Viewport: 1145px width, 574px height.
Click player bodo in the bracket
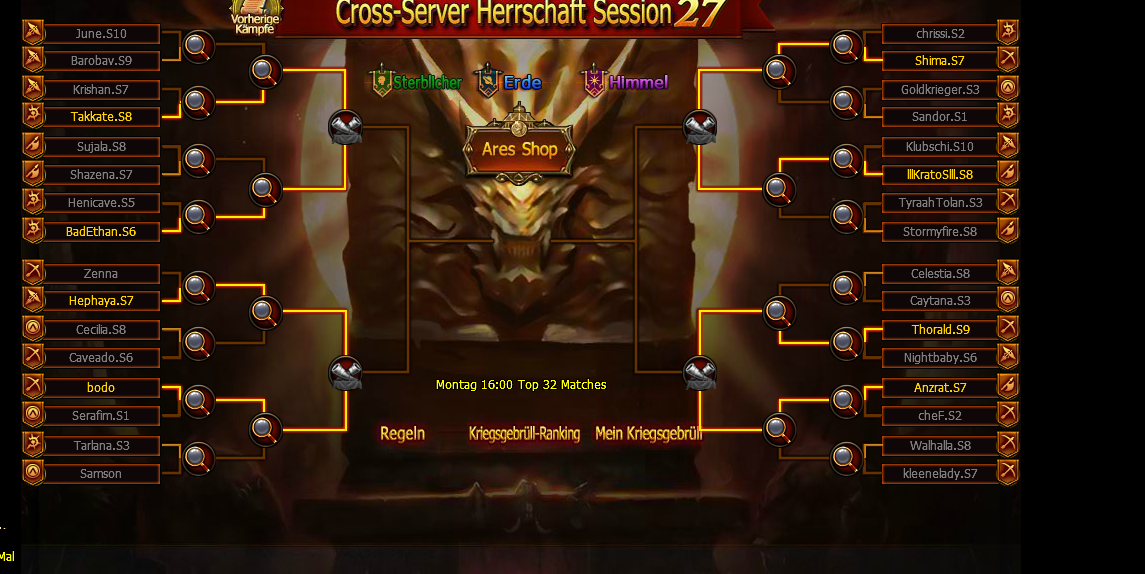tap(102, 388)
